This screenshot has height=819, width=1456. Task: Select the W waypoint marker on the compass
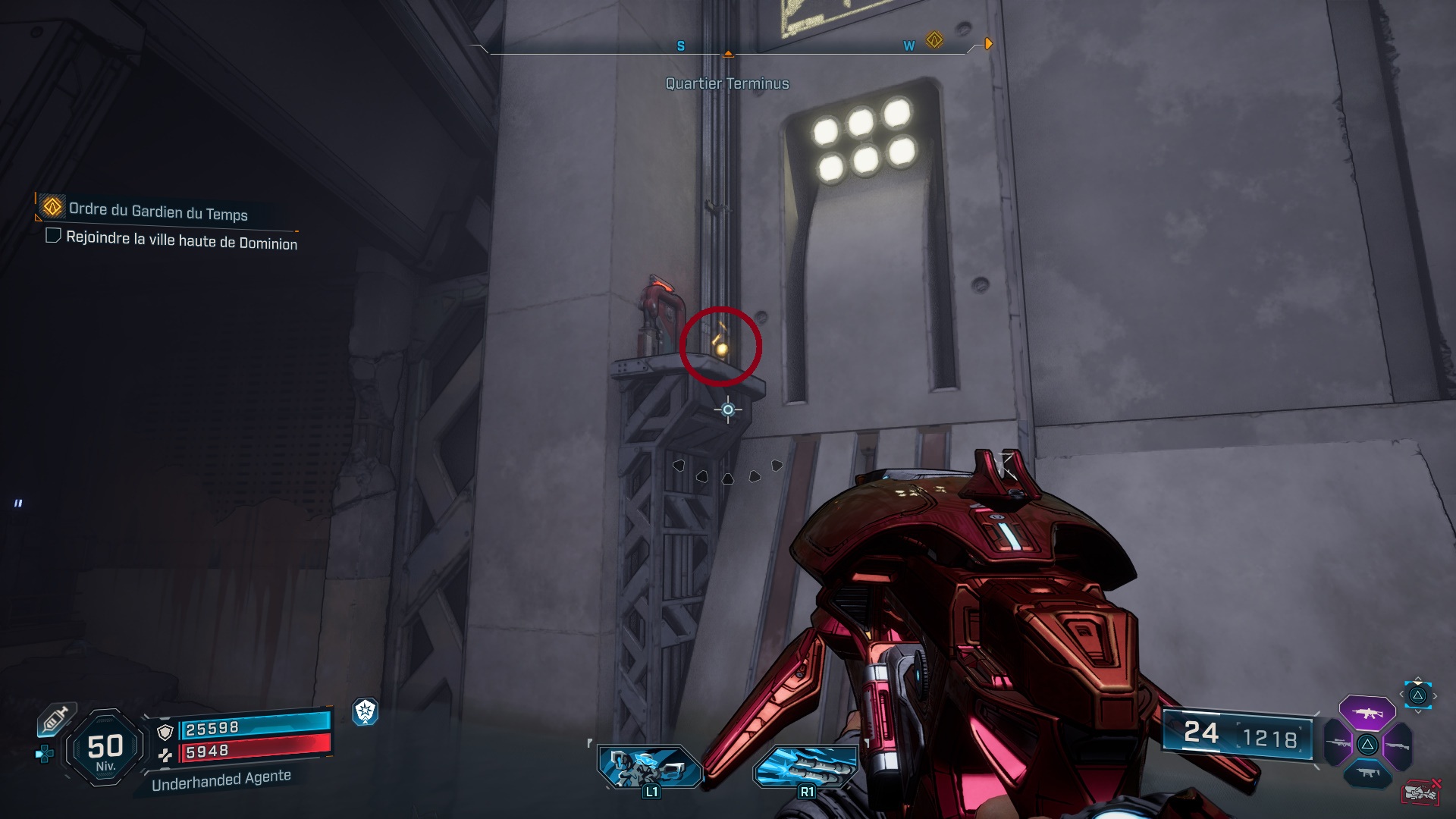908,44
